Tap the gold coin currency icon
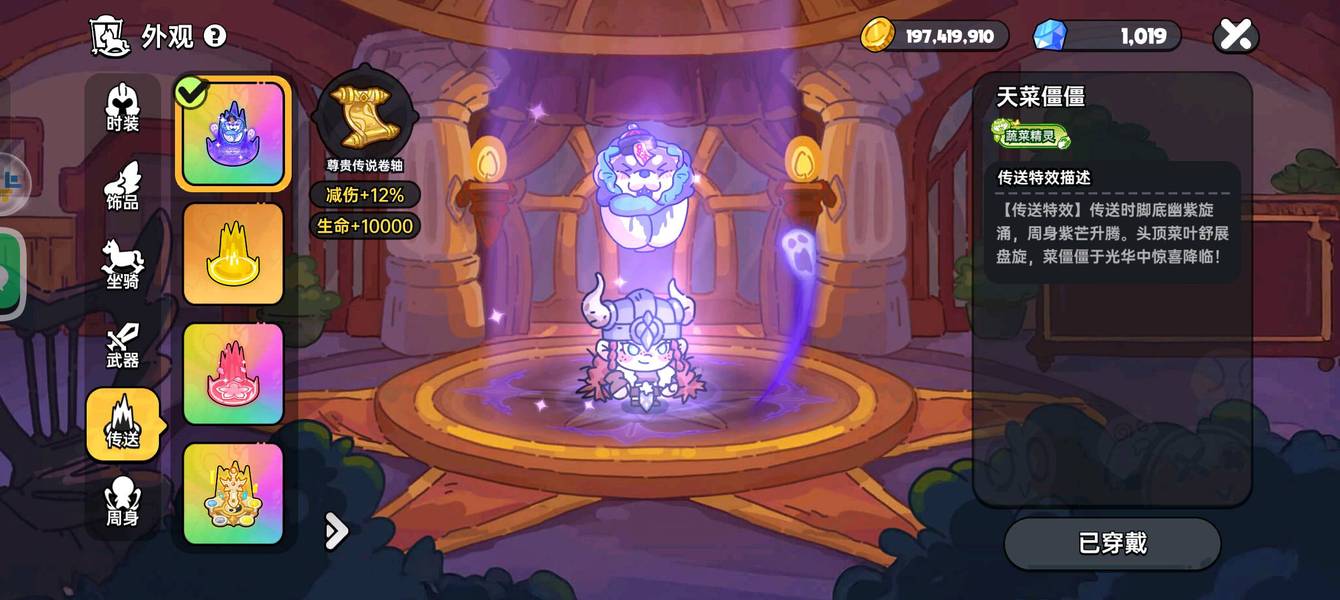 click(878, 36)
